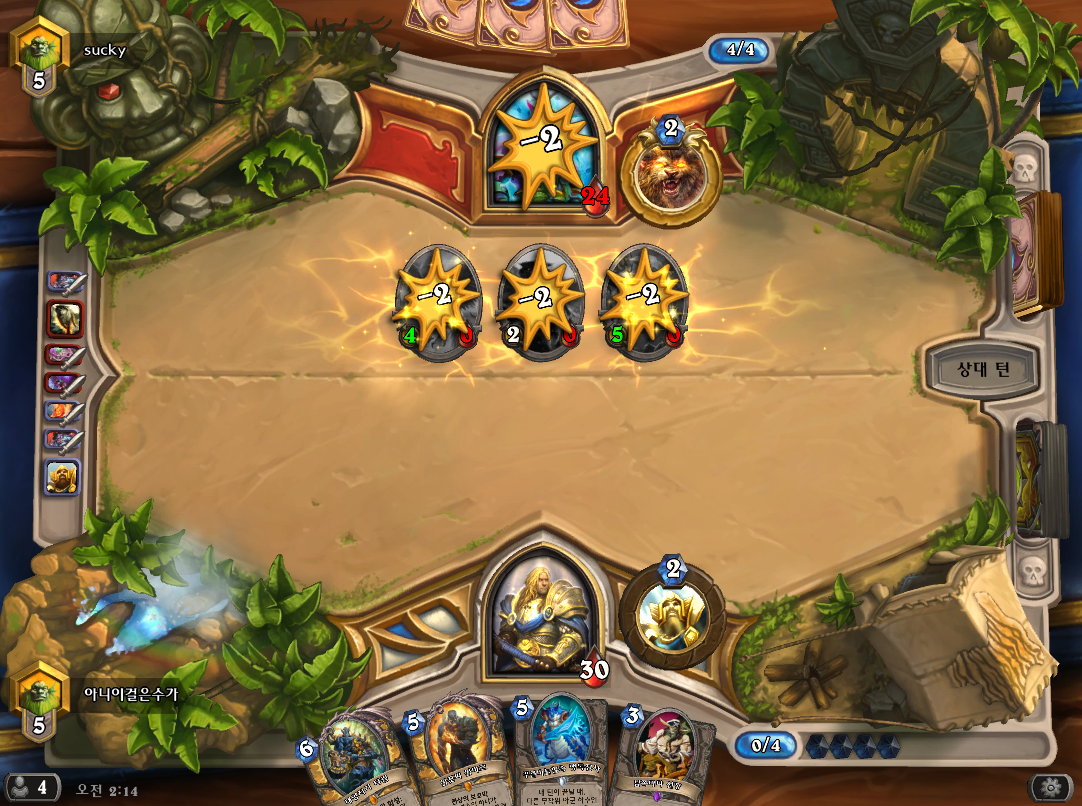View the dwarf paladin history tile
This screenshot has height=806, width=1082.
click(63, 476)
